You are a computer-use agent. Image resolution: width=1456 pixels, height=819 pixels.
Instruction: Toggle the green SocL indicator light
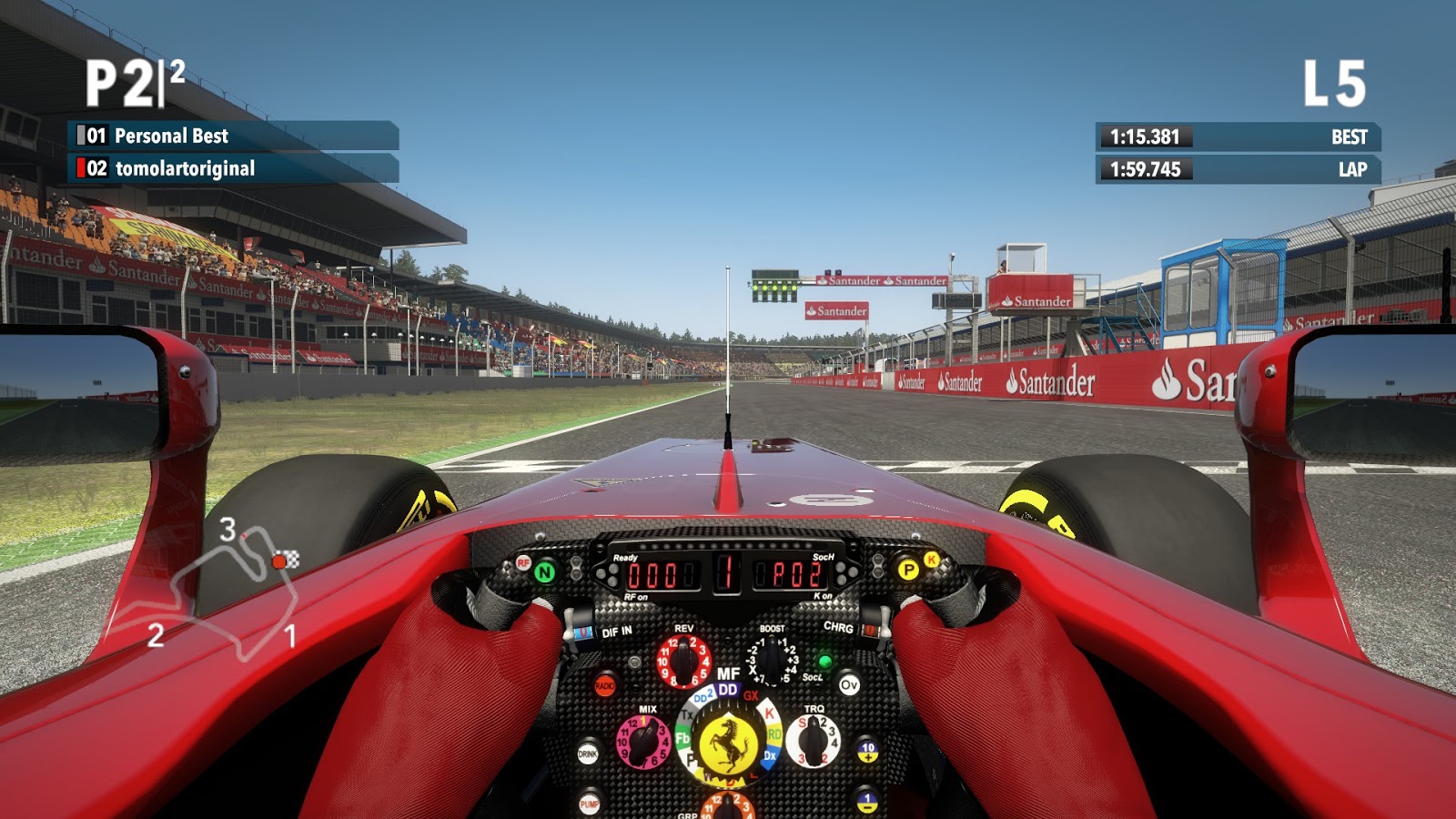(x=824, y=662)
